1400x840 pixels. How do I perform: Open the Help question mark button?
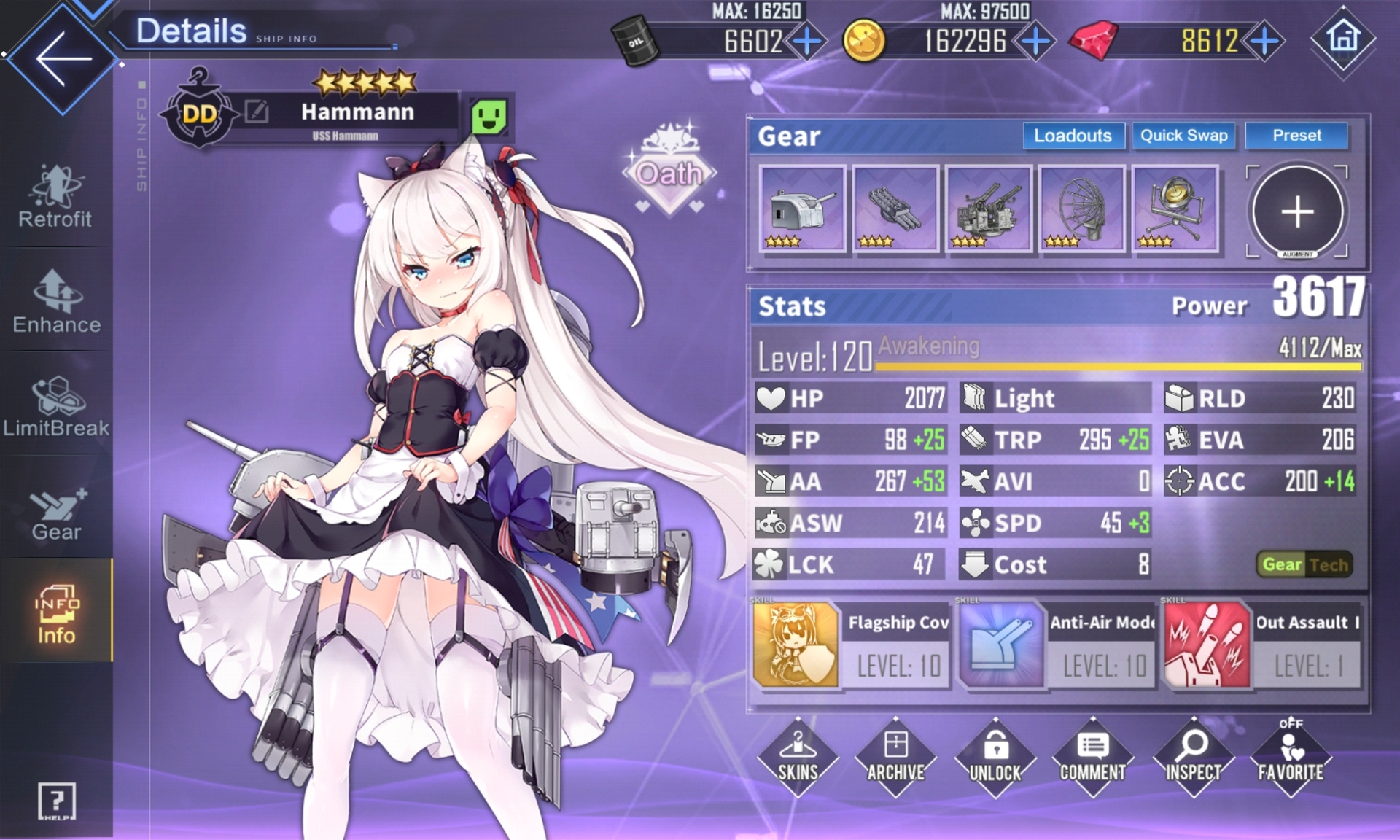click(x=56, y=801)
